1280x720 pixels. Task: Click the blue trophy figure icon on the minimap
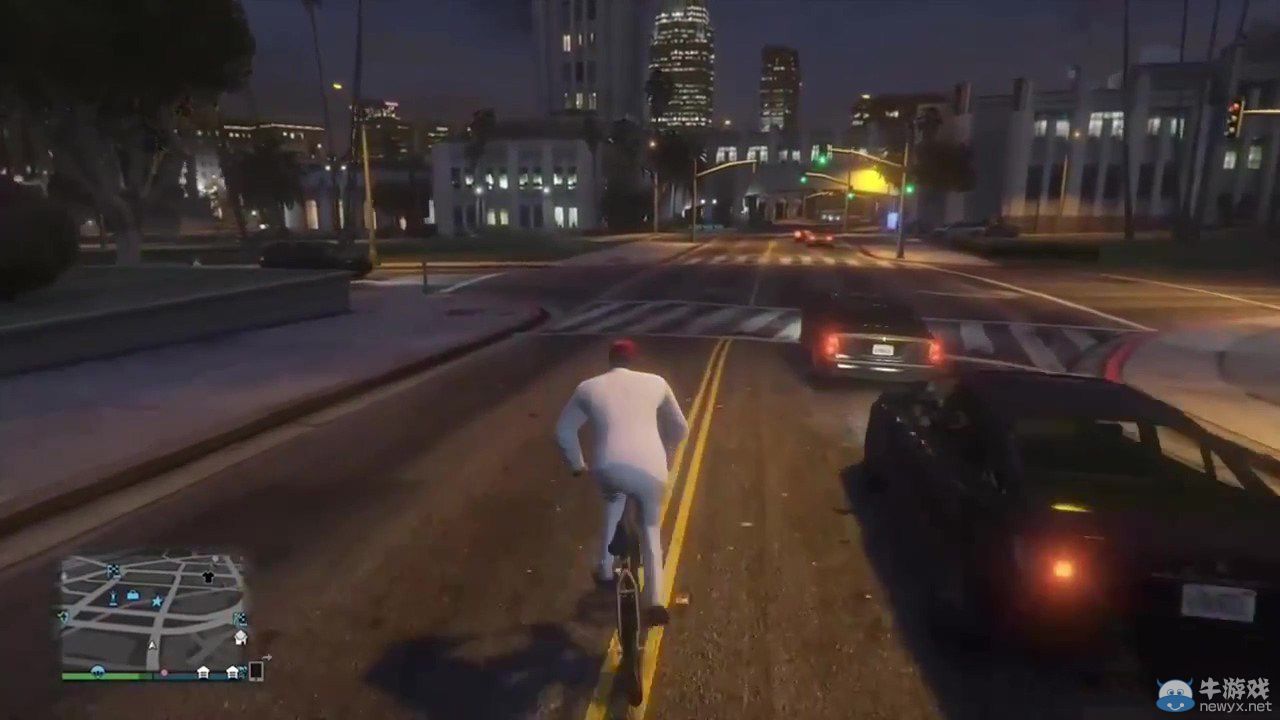point(113,599)
